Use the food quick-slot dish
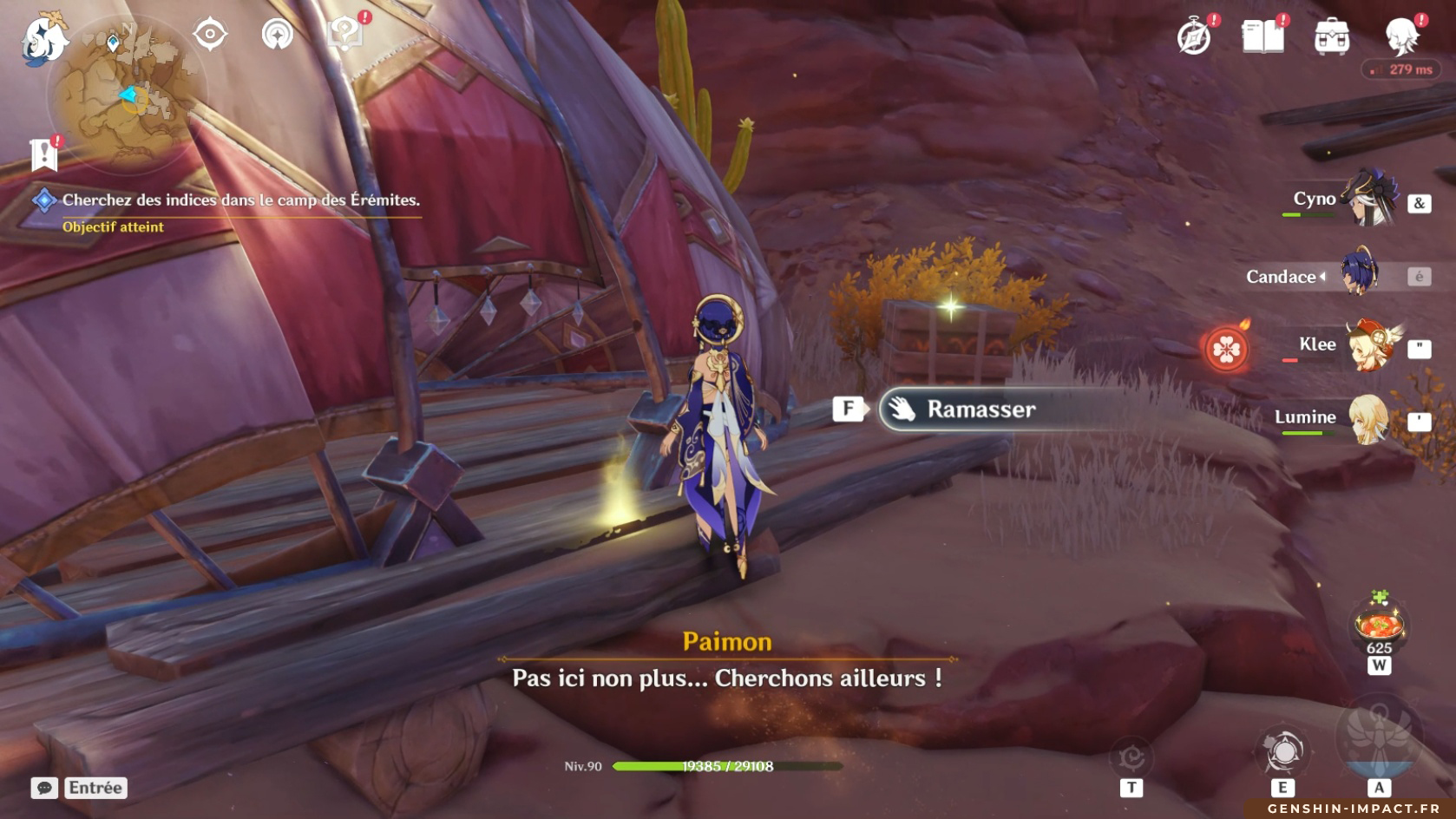 pos(1379,626)
